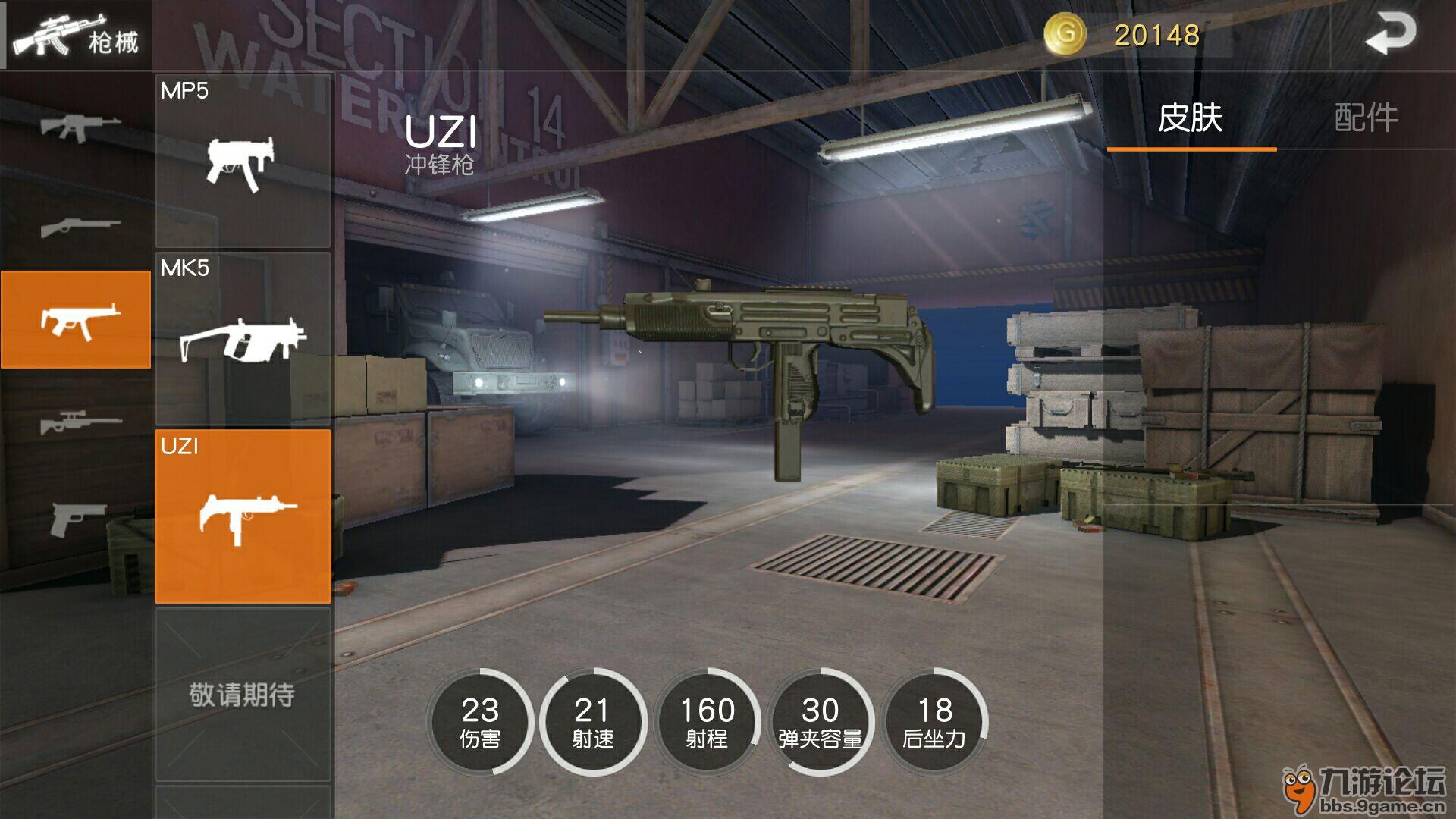1456x819 pixels.
Task: Select the submachine gun category
Action: (x=76, y=319)
